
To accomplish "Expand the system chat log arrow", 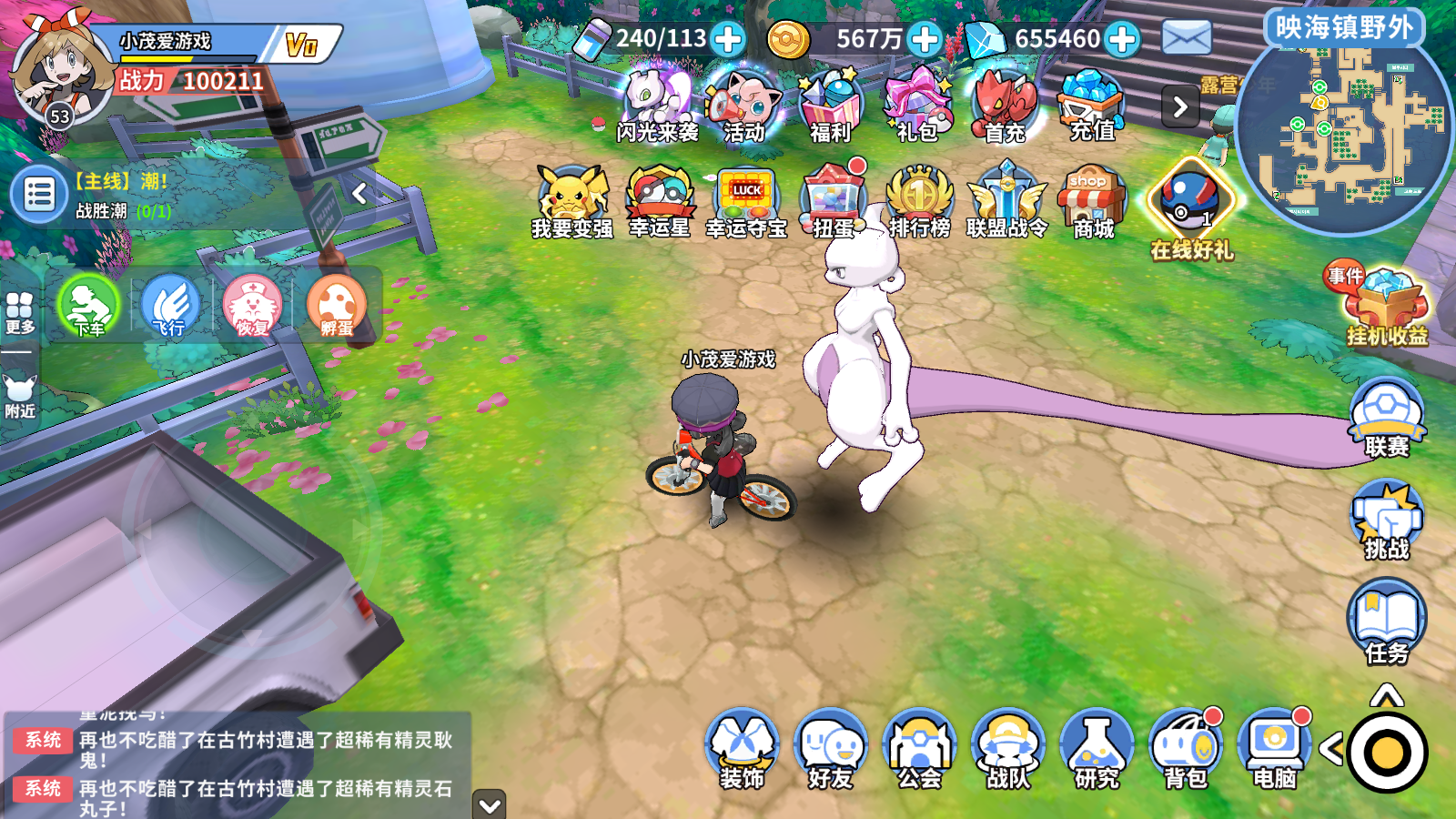I will 490,804.
